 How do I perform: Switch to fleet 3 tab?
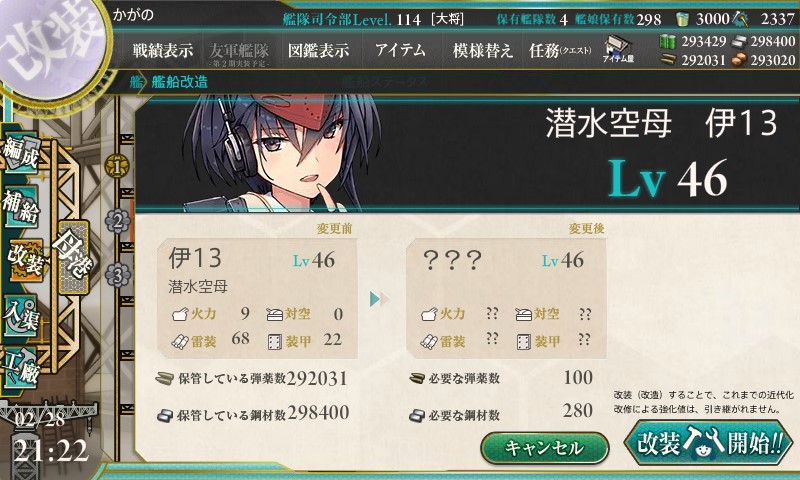(x=118, y=273)
